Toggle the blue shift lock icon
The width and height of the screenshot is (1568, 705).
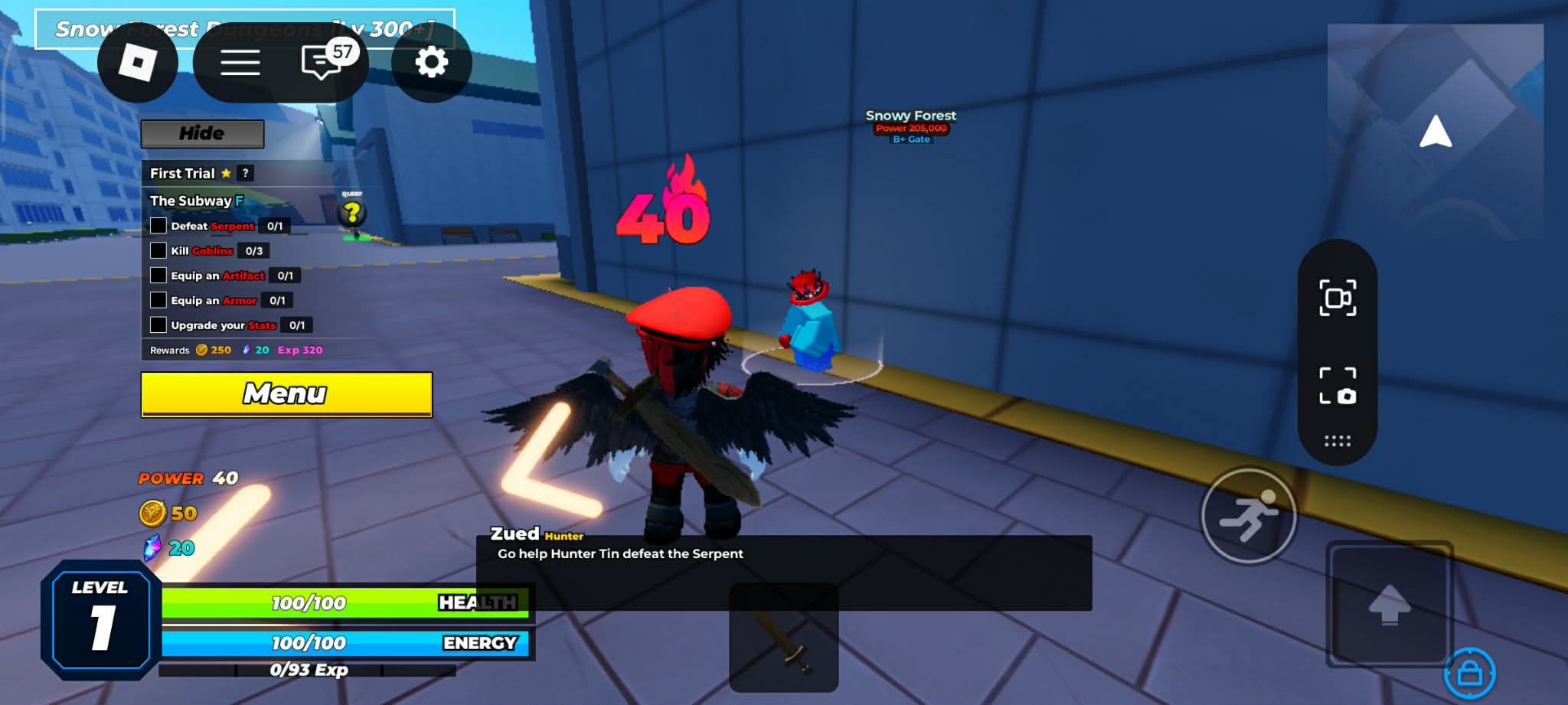pos(1469,674)
